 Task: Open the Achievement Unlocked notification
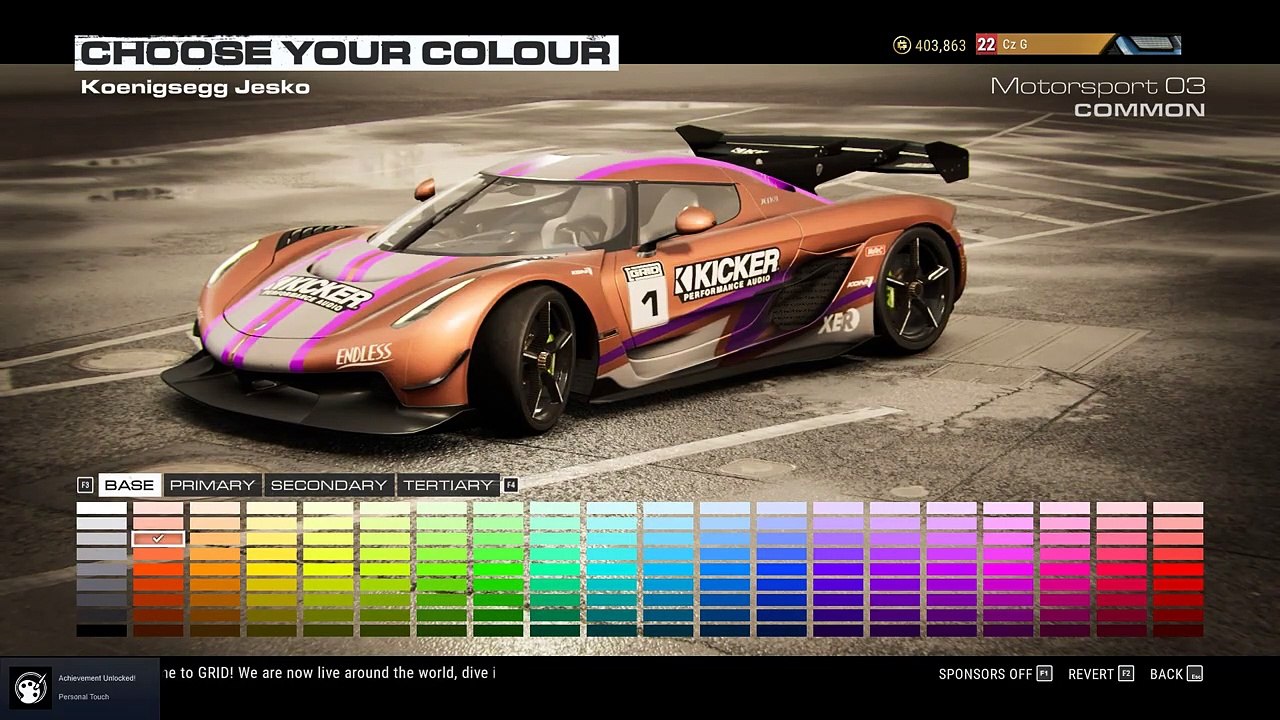pos(80,687)
